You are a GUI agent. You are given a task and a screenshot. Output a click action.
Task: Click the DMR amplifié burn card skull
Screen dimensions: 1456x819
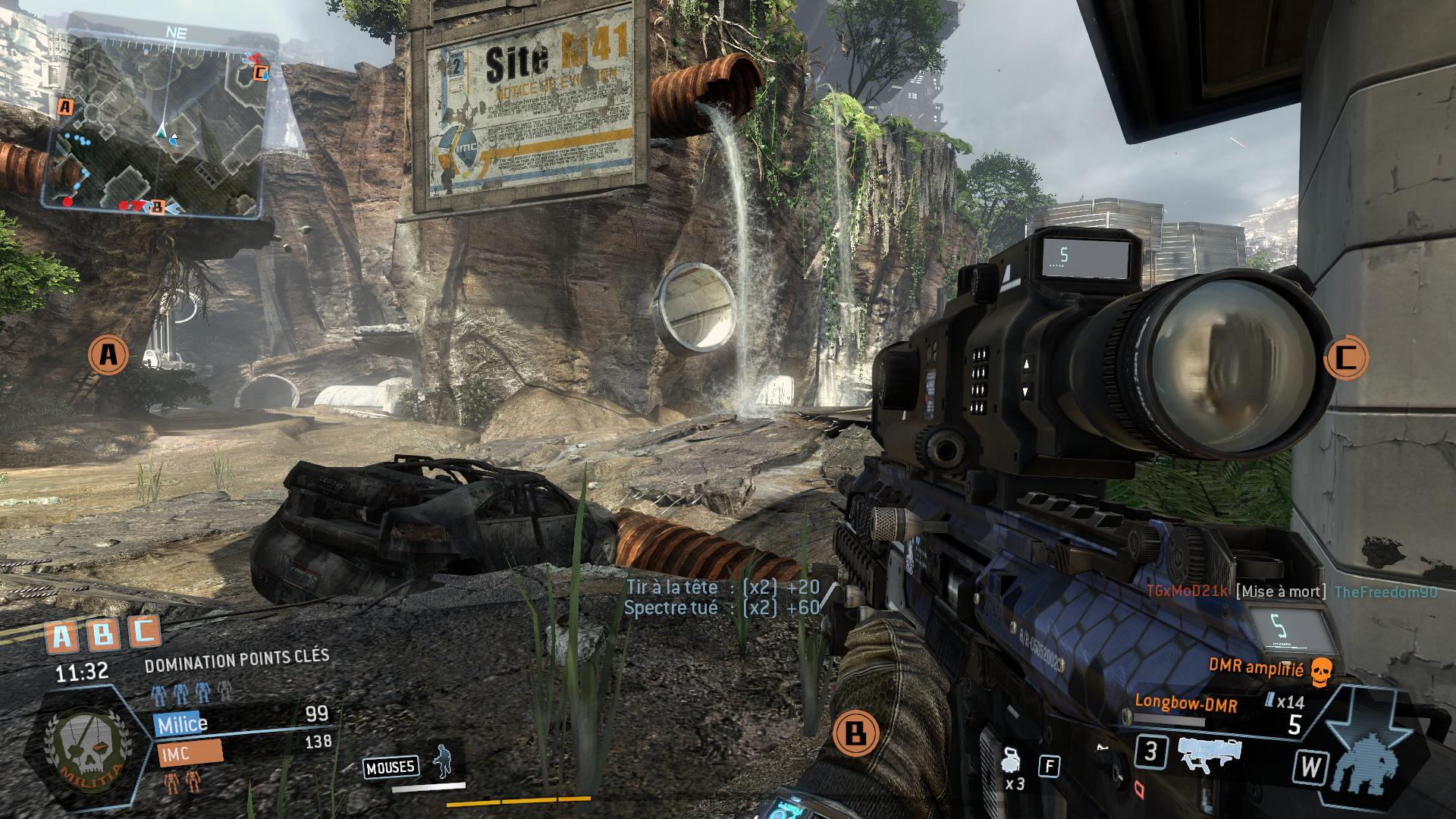tap(1322, 670)
